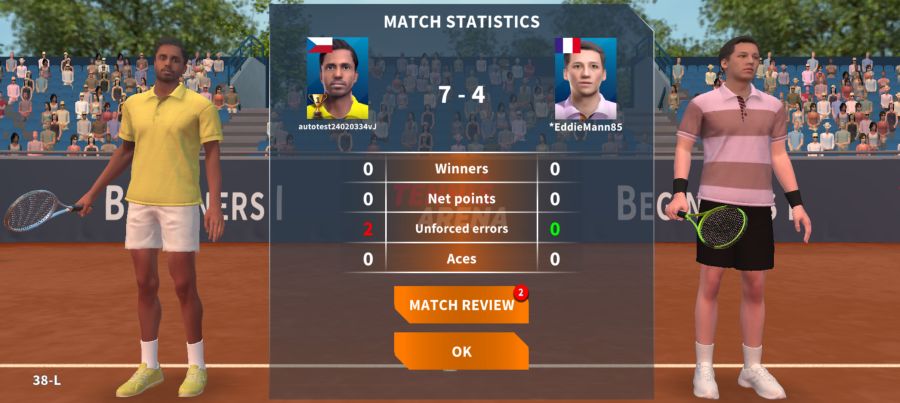Select autotest24020334vJ player portrait
The image size is (900, 403).
tap(337, 79)
